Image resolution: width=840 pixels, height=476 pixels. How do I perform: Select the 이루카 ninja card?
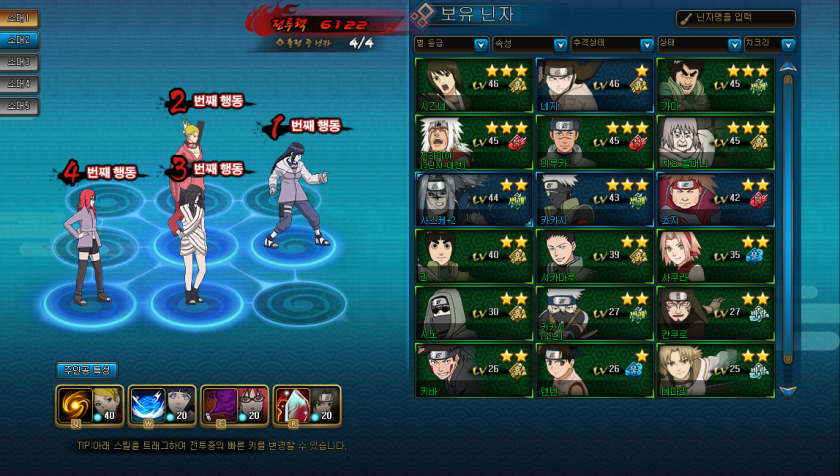(594, 140)
